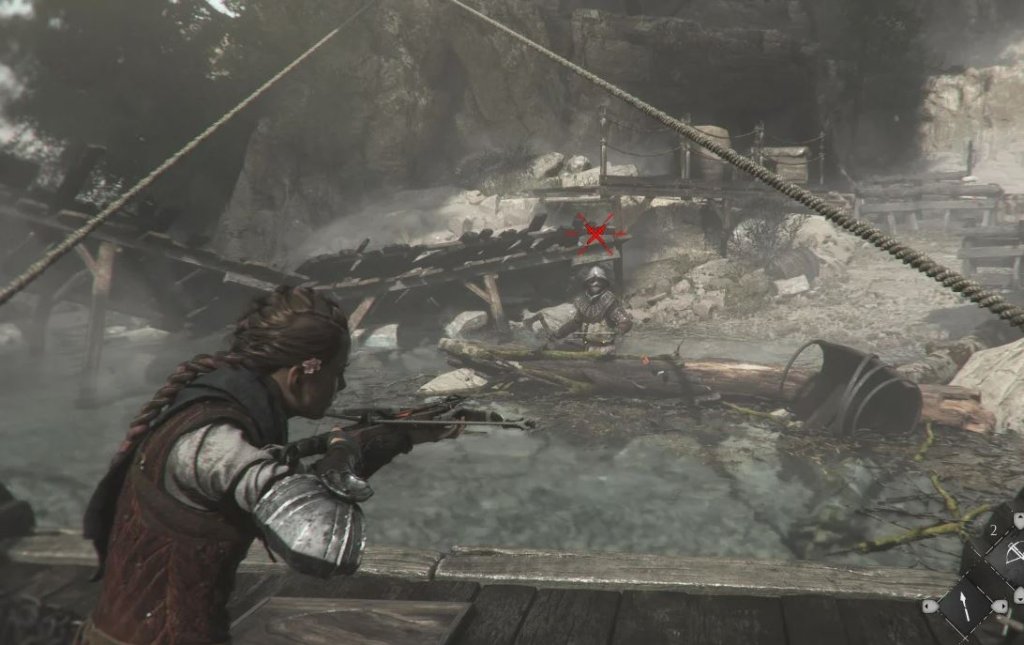Choose the bolt ammo slot
The width and height of the screenshot is (1024, 645).
[x=964, y=606]
